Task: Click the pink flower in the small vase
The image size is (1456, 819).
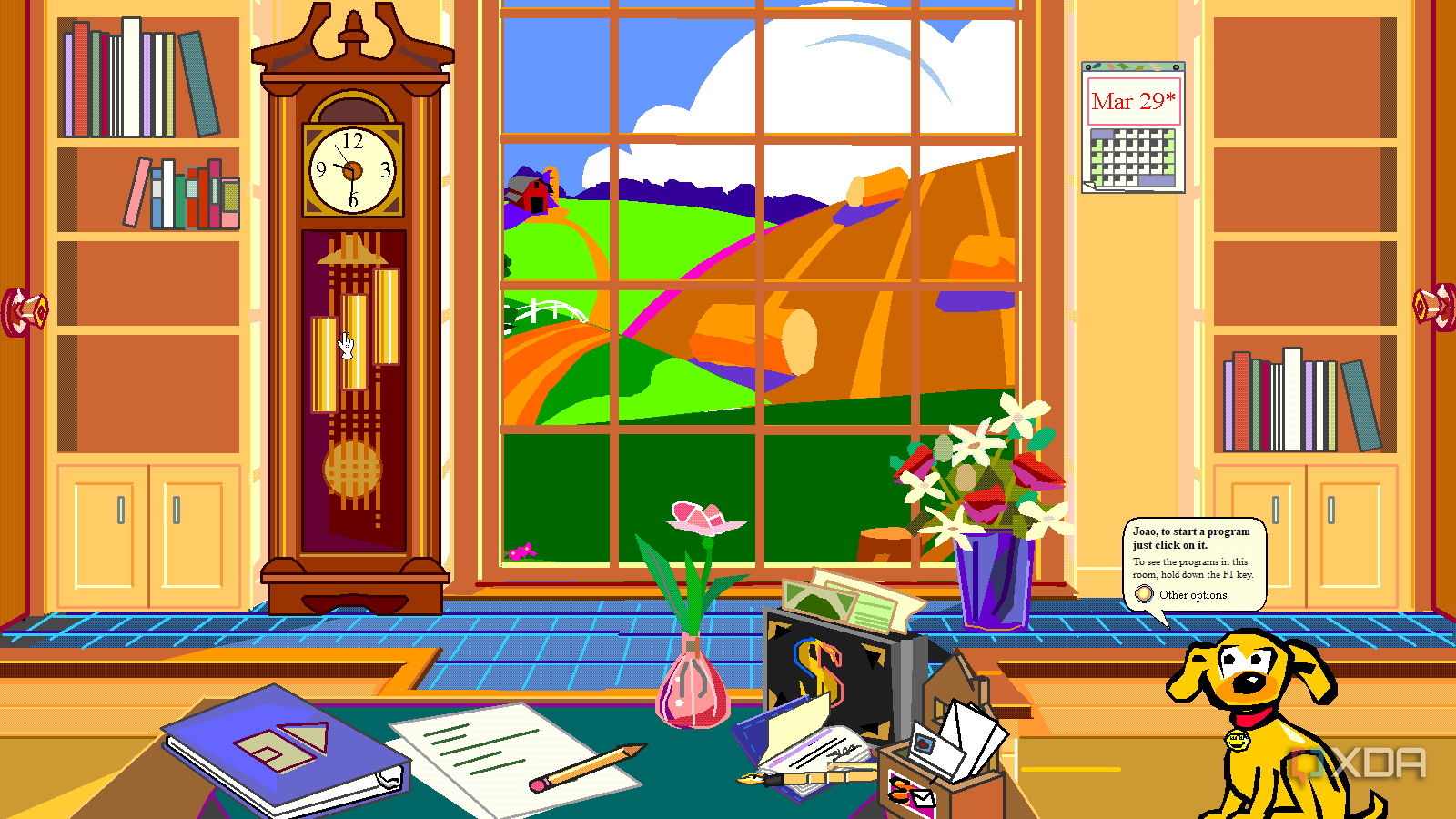Action: point(701,519)
